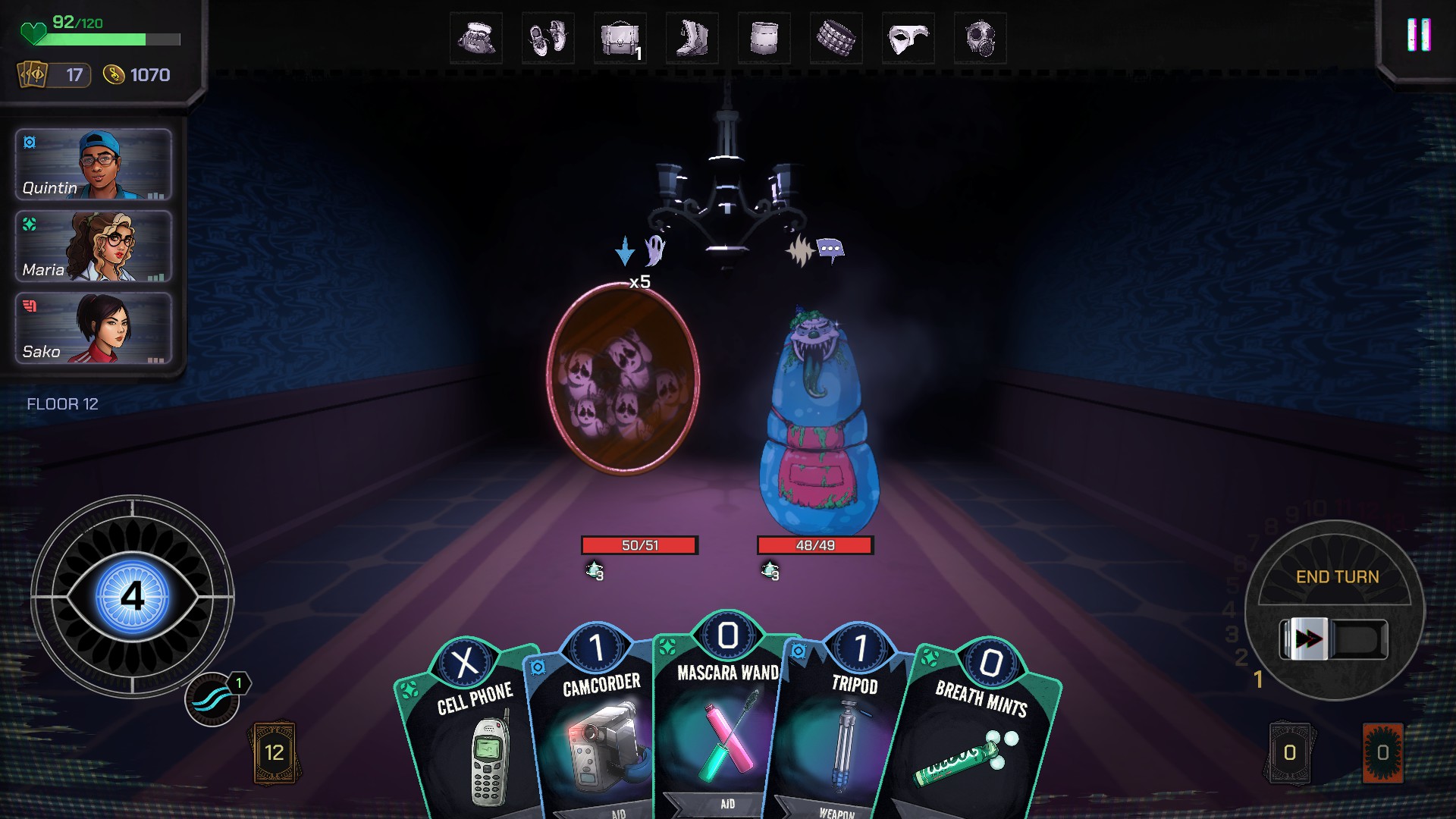1456x819 pixels.
Task: Toggle Sako's red ability icon
Action: (x=29, y=305)
